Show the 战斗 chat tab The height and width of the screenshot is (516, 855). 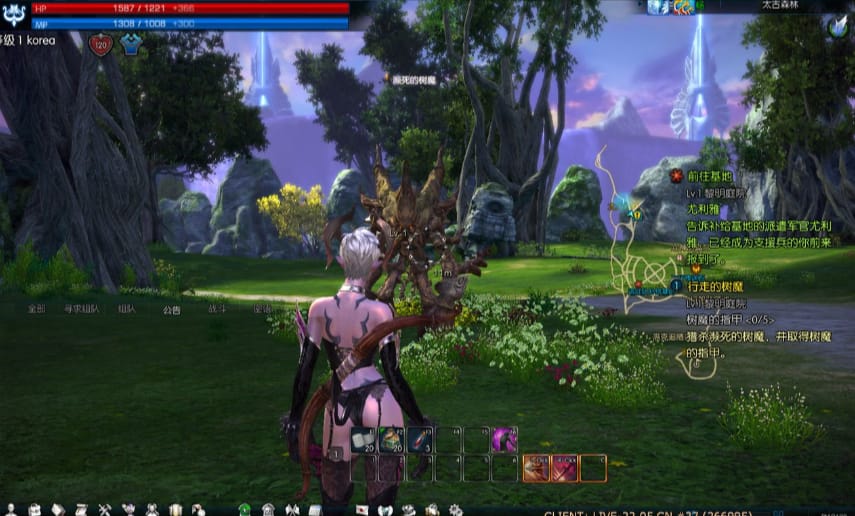pyautogui.click(x=216, y=310)
